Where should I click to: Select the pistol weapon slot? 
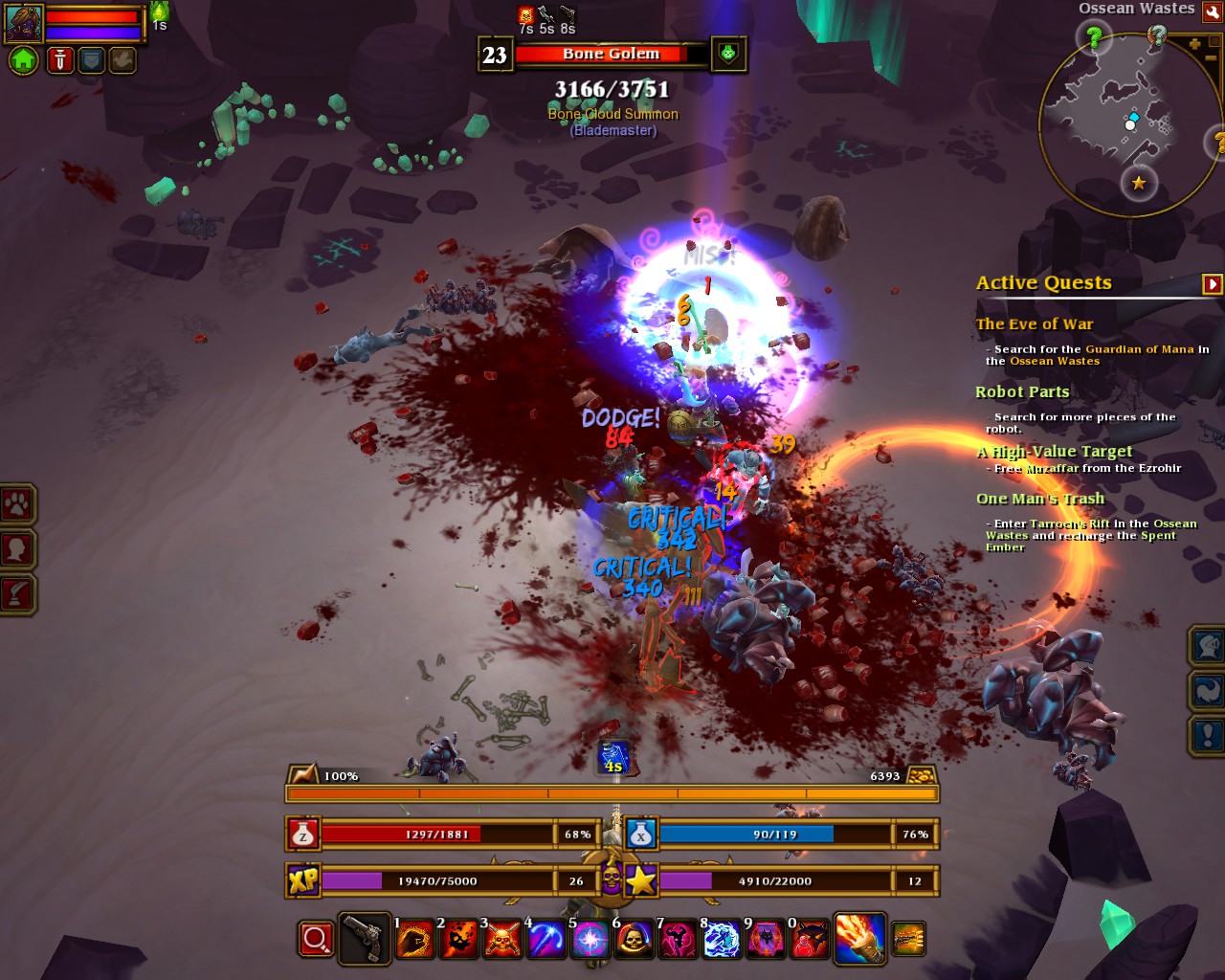tap(364, 940)
